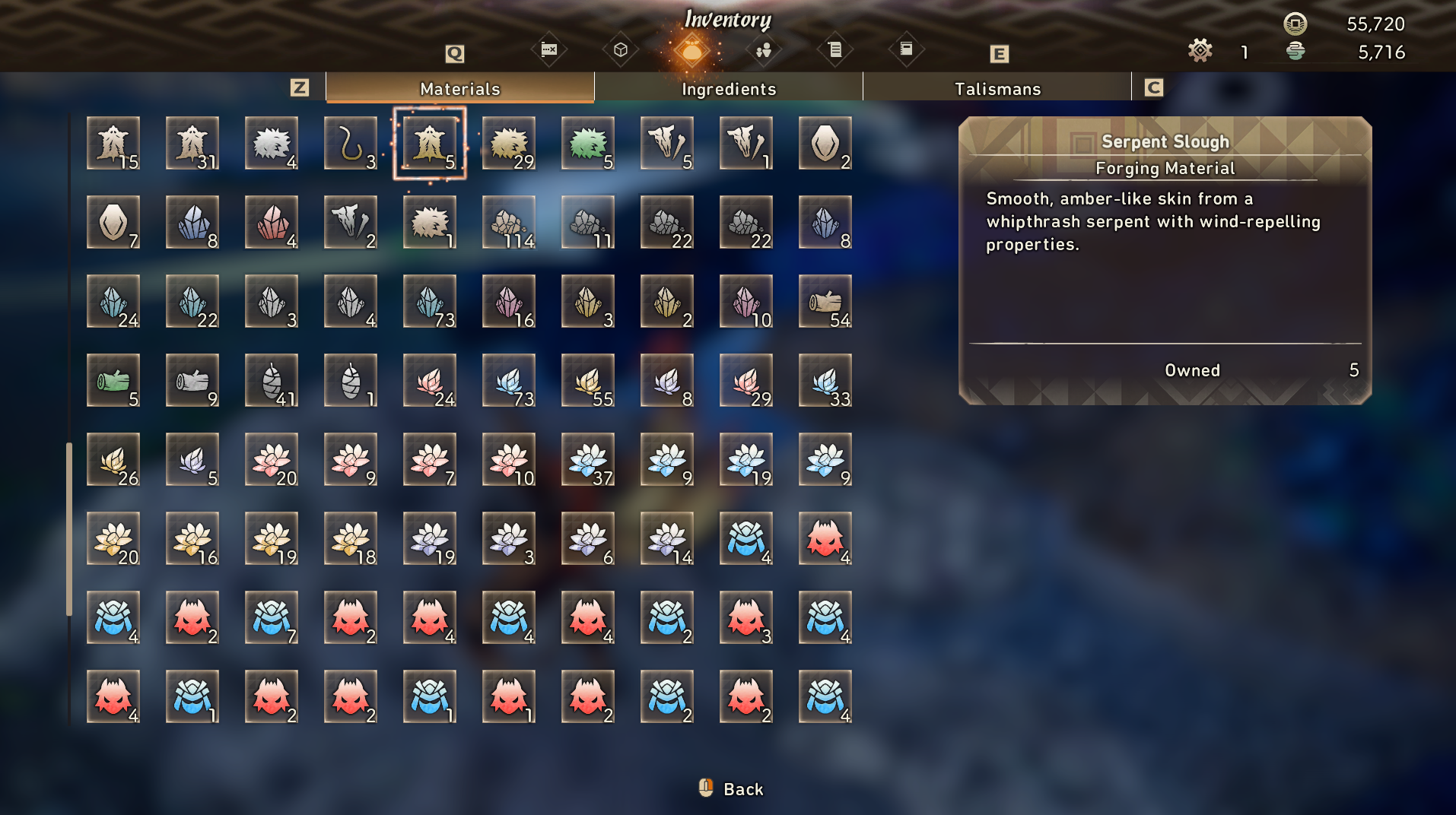Select the white spiky fur with count 4
The width and height of the screenshot is (1456, 815).
[272, 143]
